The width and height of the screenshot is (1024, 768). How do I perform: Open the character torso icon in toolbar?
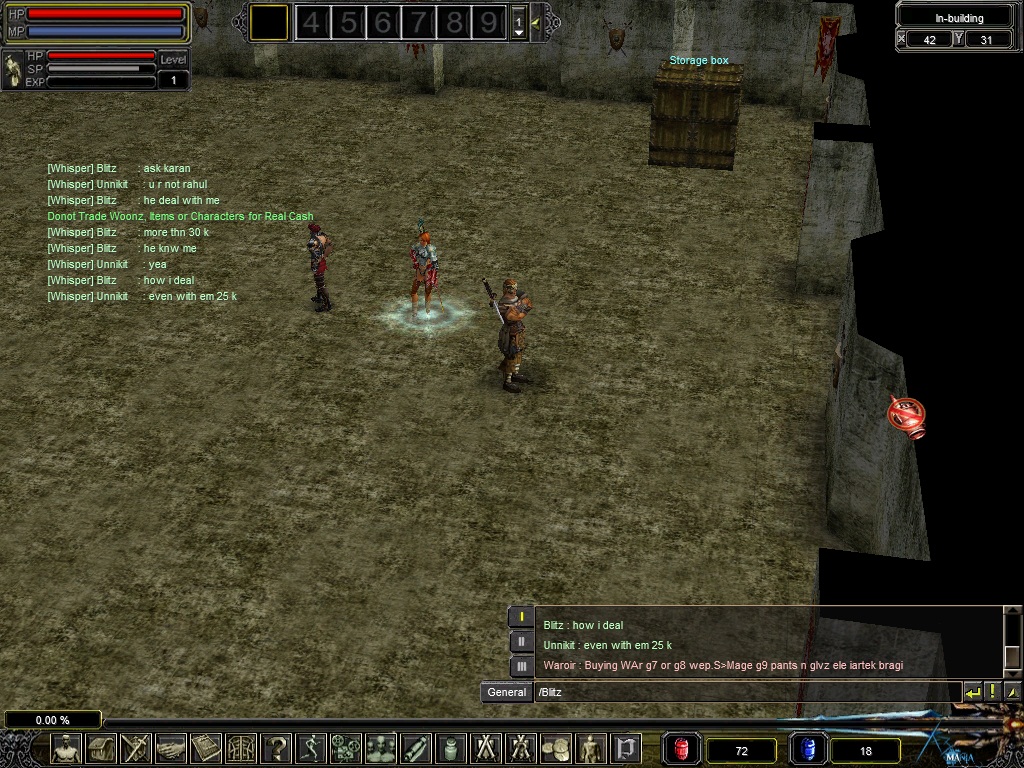coord(67,747)
